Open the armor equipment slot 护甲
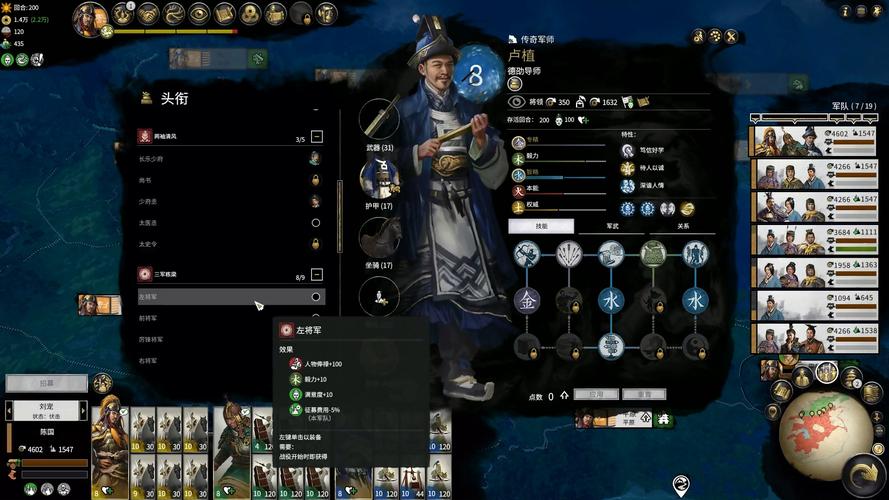Image resolution: width=889 pixels, height=500 pixels. pyautogui.click(x=379, y=178)
